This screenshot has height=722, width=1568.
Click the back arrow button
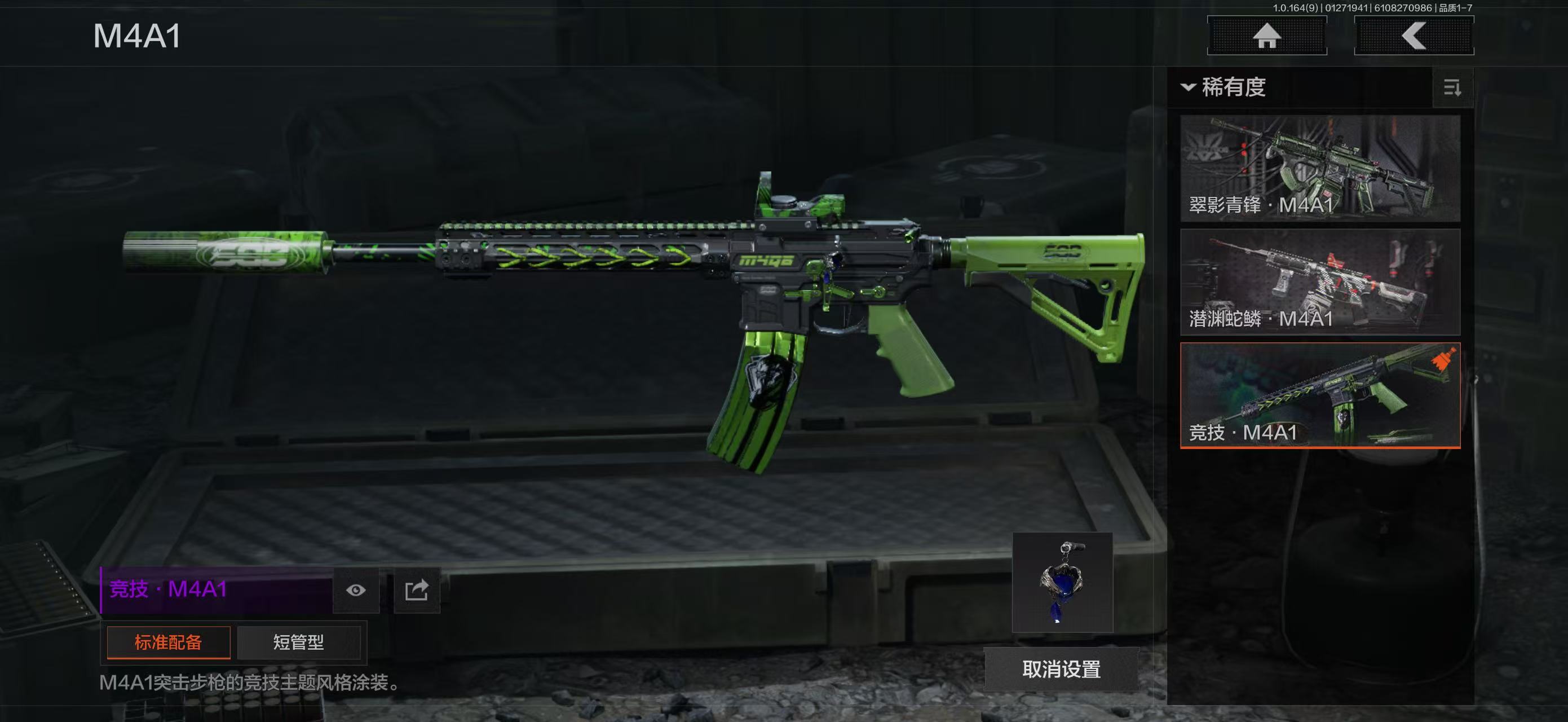point(1414,36)
